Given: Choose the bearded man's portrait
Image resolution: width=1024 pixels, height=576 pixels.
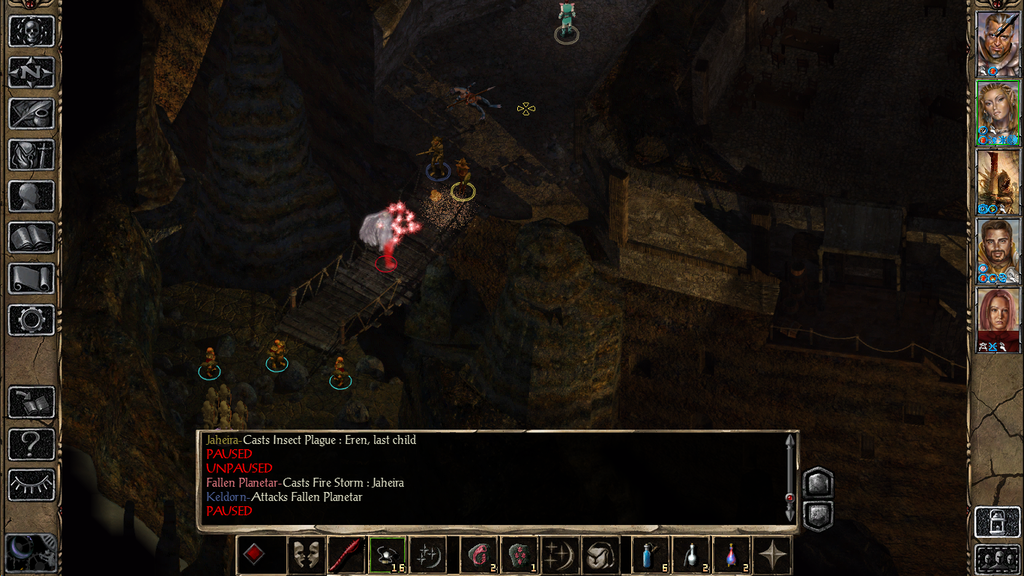Looking at the screenshot, I should [997, 250].
